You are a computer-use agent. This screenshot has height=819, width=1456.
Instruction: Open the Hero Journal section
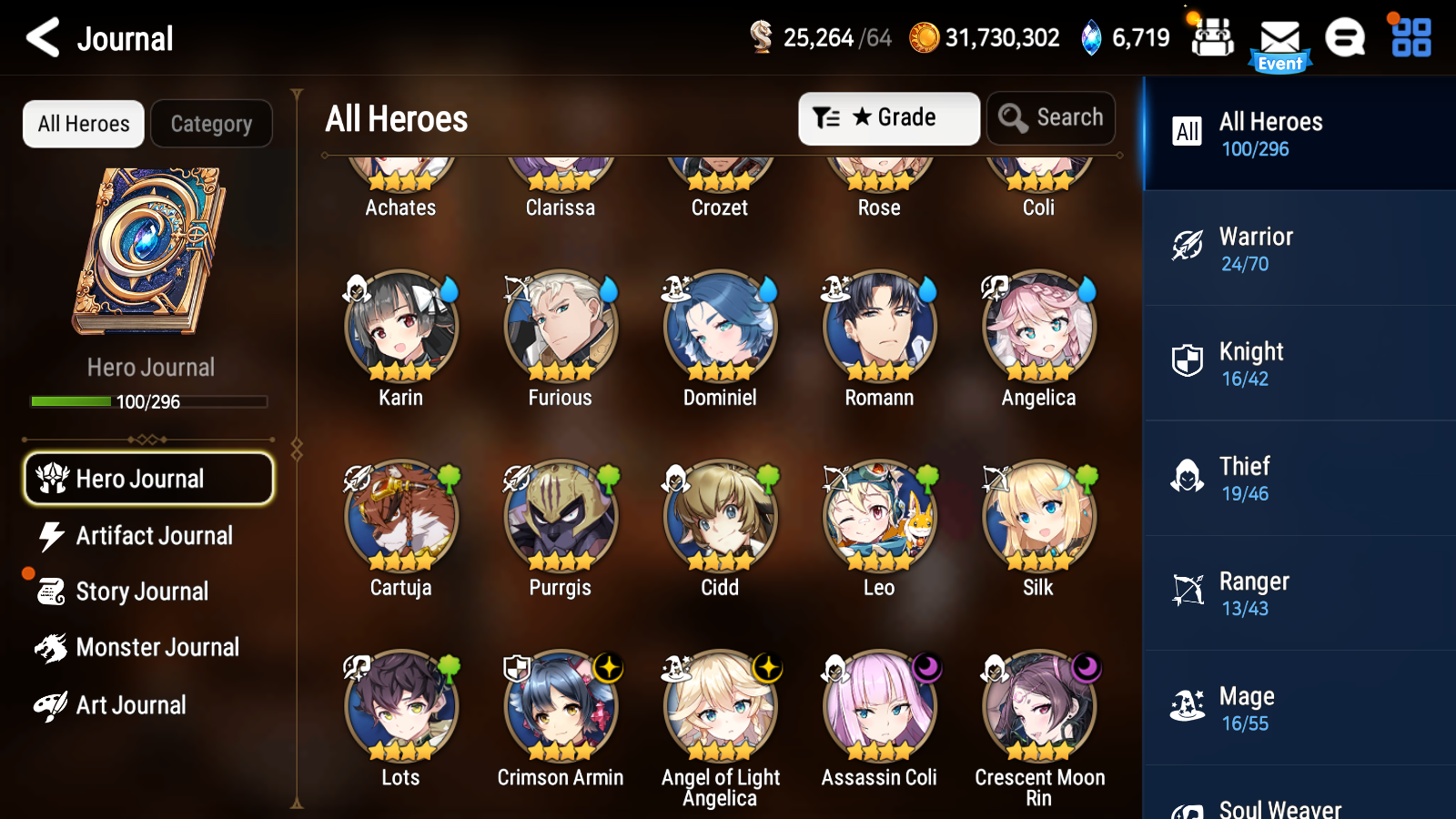coord(148,478)
